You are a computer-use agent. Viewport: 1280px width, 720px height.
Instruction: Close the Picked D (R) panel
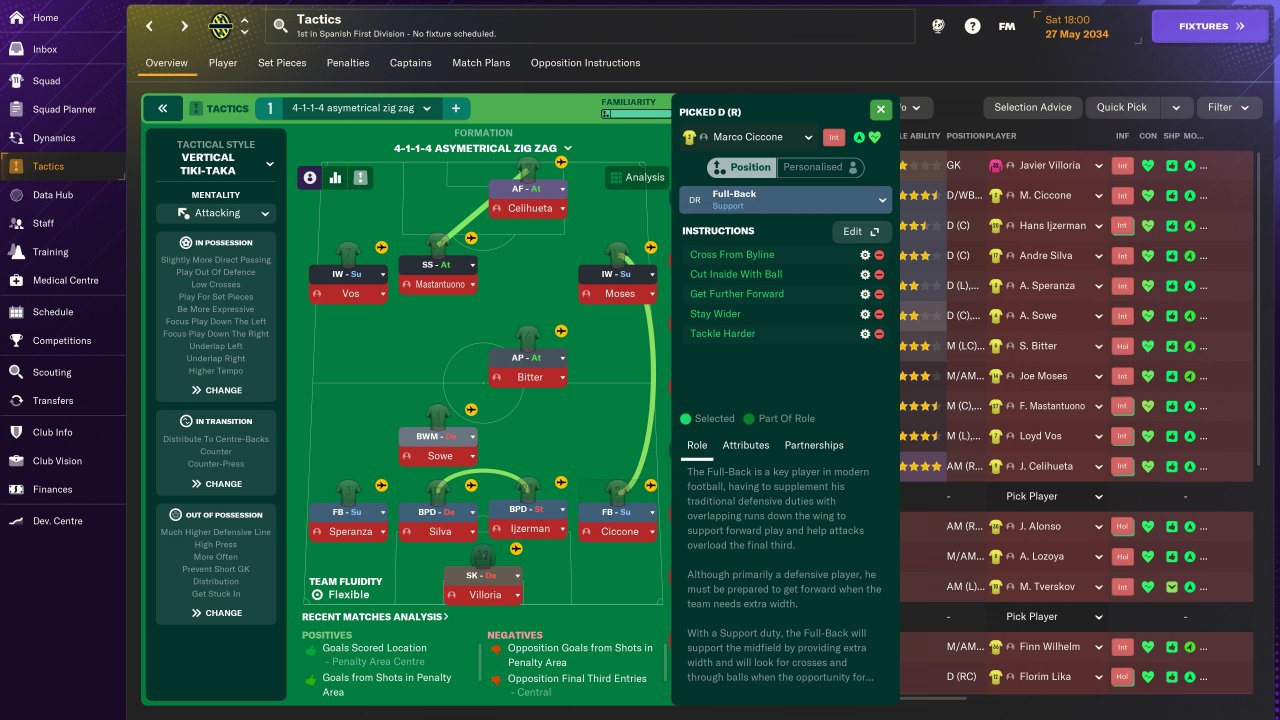pos(880,110)
